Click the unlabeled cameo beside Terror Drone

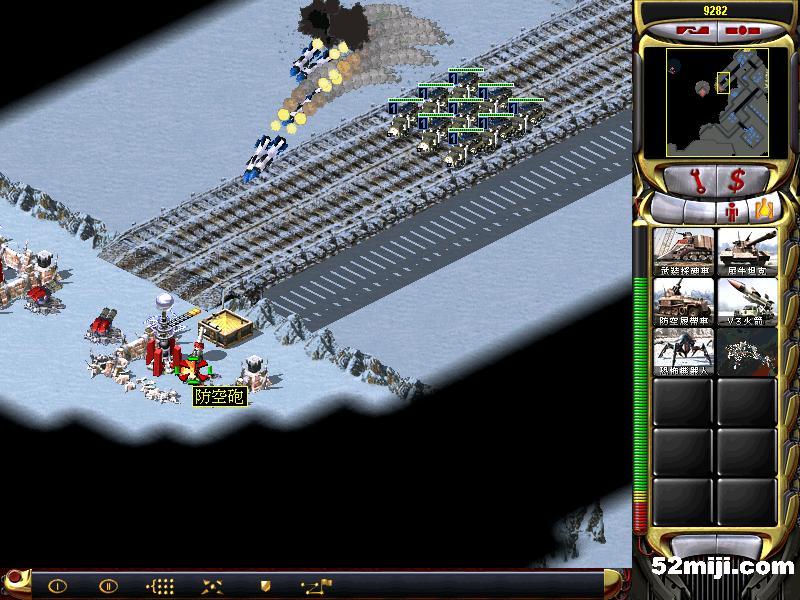tap(746, 351)
